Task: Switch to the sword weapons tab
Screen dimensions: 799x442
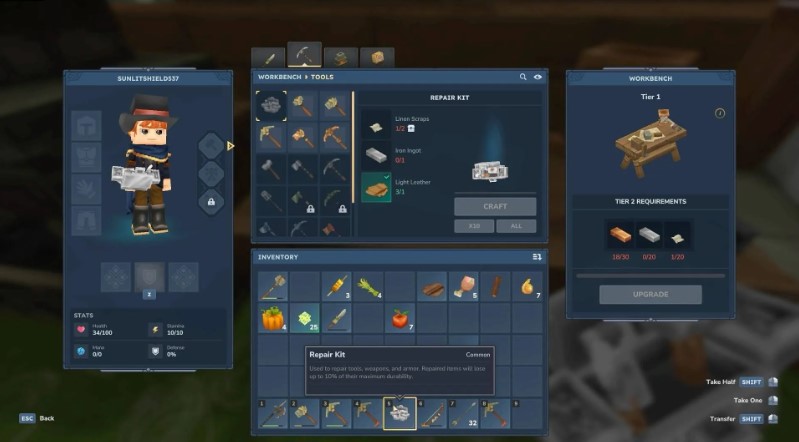Action: click(268, 58)
